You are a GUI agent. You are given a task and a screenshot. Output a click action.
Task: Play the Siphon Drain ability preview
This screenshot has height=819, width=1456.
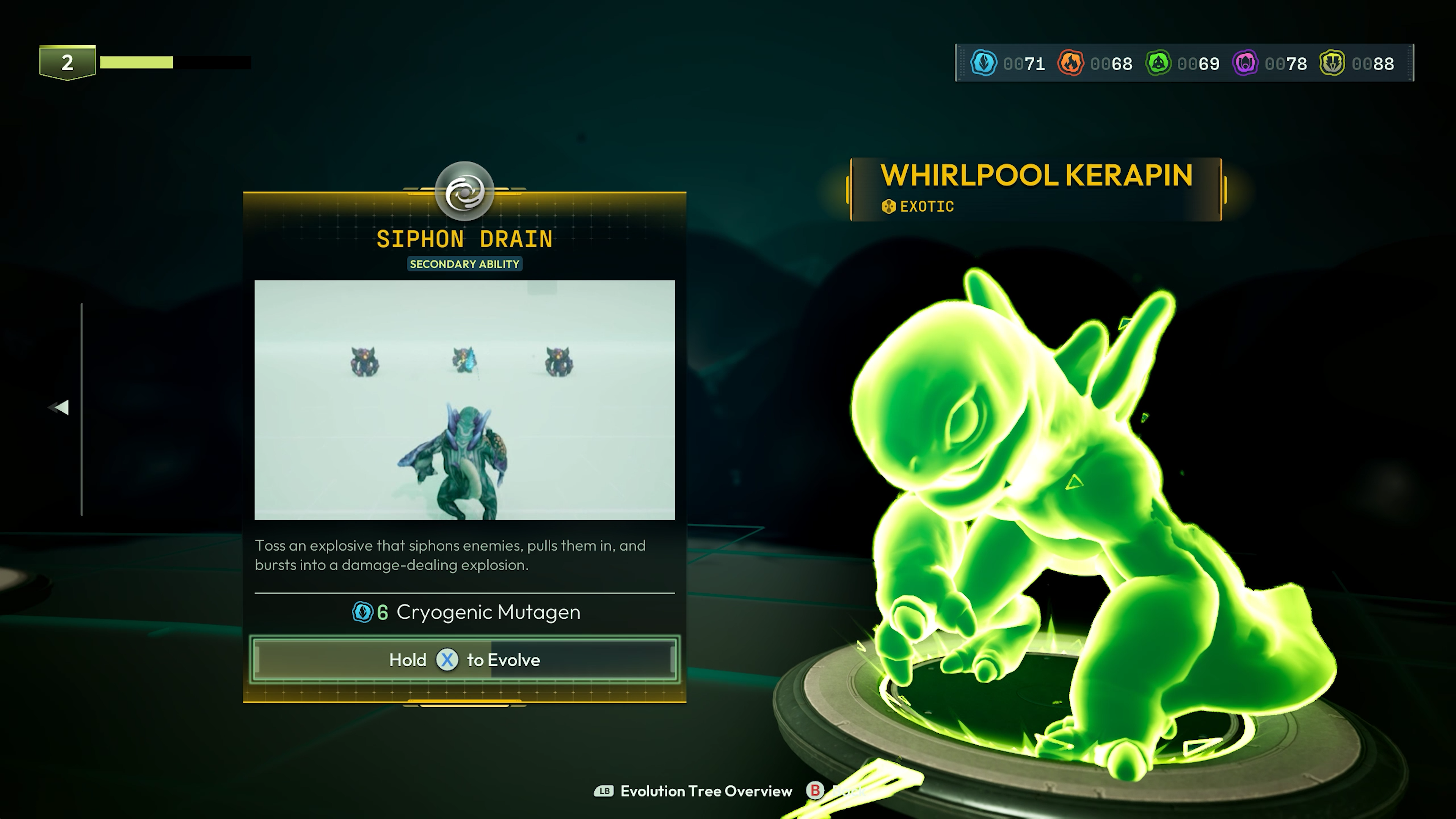464,400
